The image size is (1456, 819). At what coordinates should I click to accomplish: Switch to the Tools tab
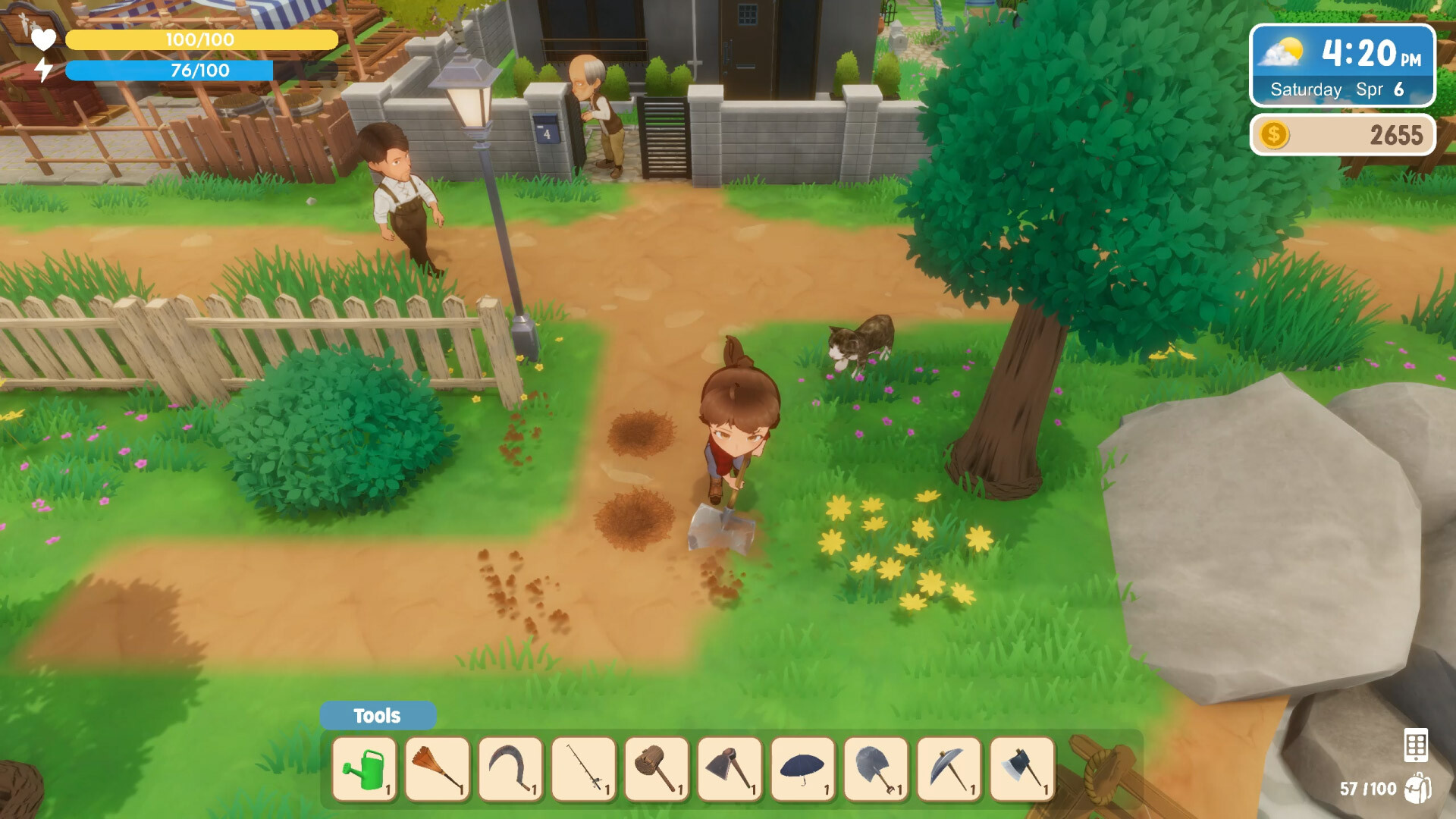point(378,715)
